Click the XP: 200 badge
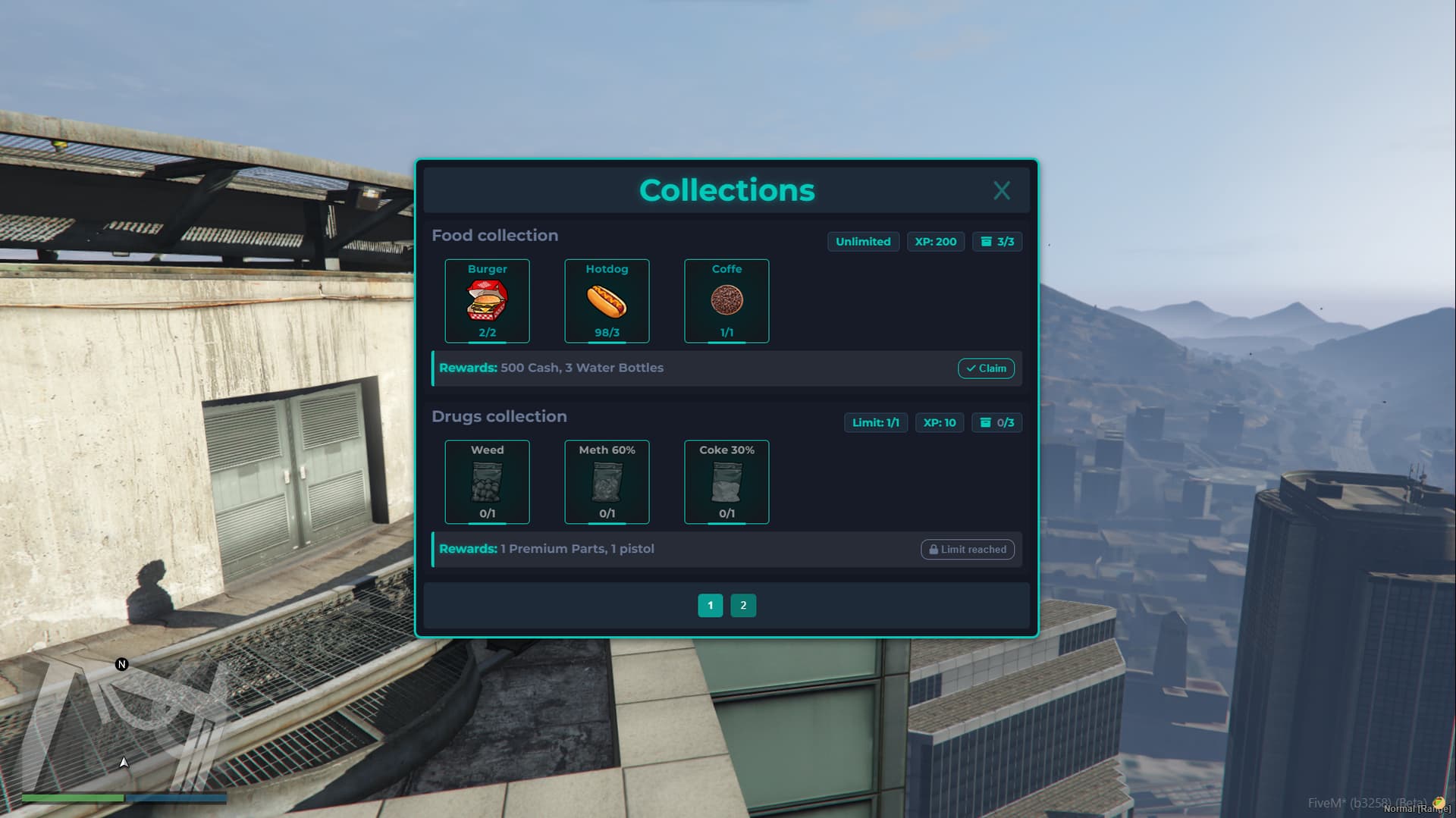The image size is (1456, 818). point(935,241)
